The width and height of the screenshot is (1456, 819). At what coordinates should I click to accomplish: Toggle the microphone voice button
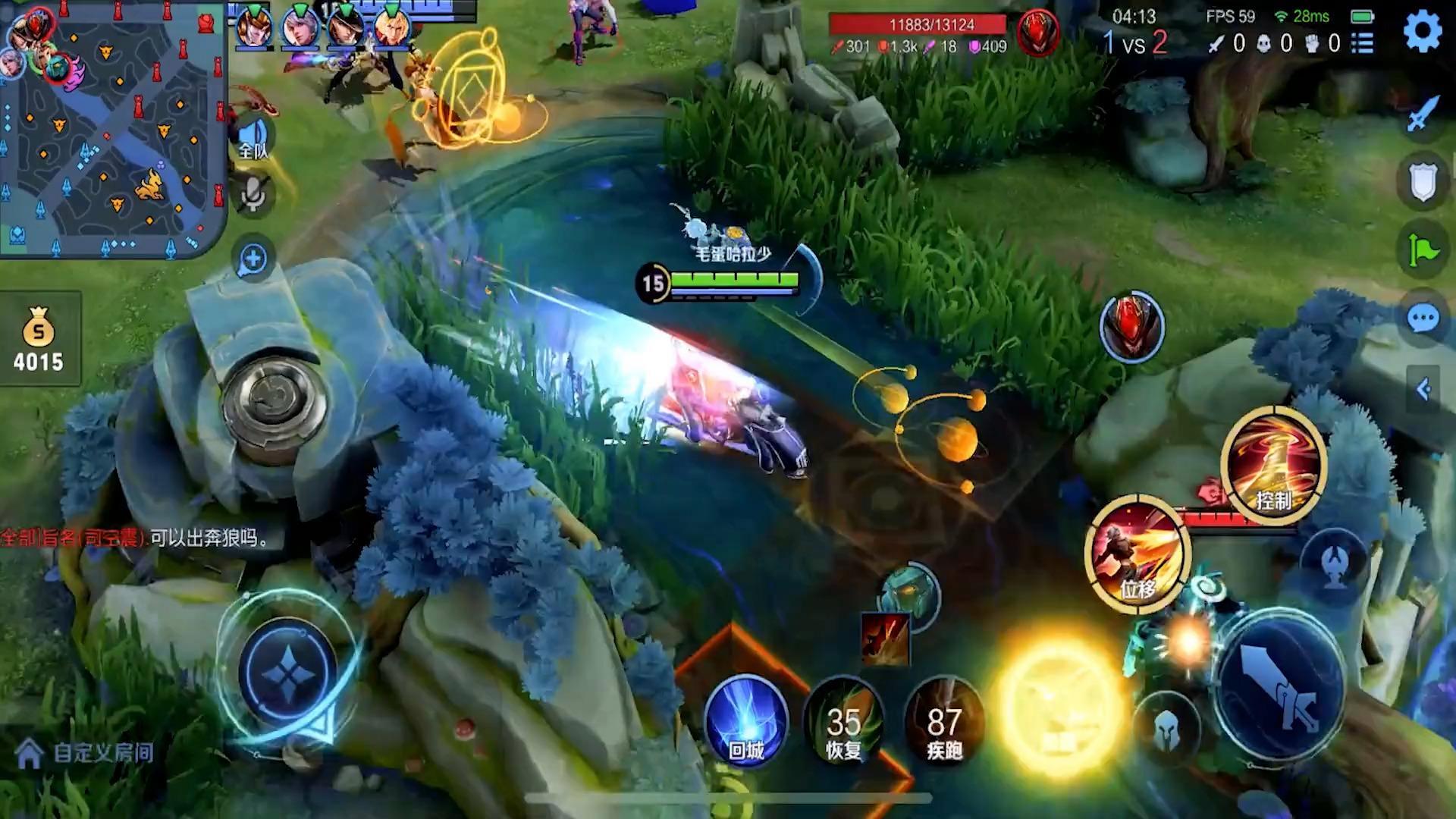click(x=254, y=193)
